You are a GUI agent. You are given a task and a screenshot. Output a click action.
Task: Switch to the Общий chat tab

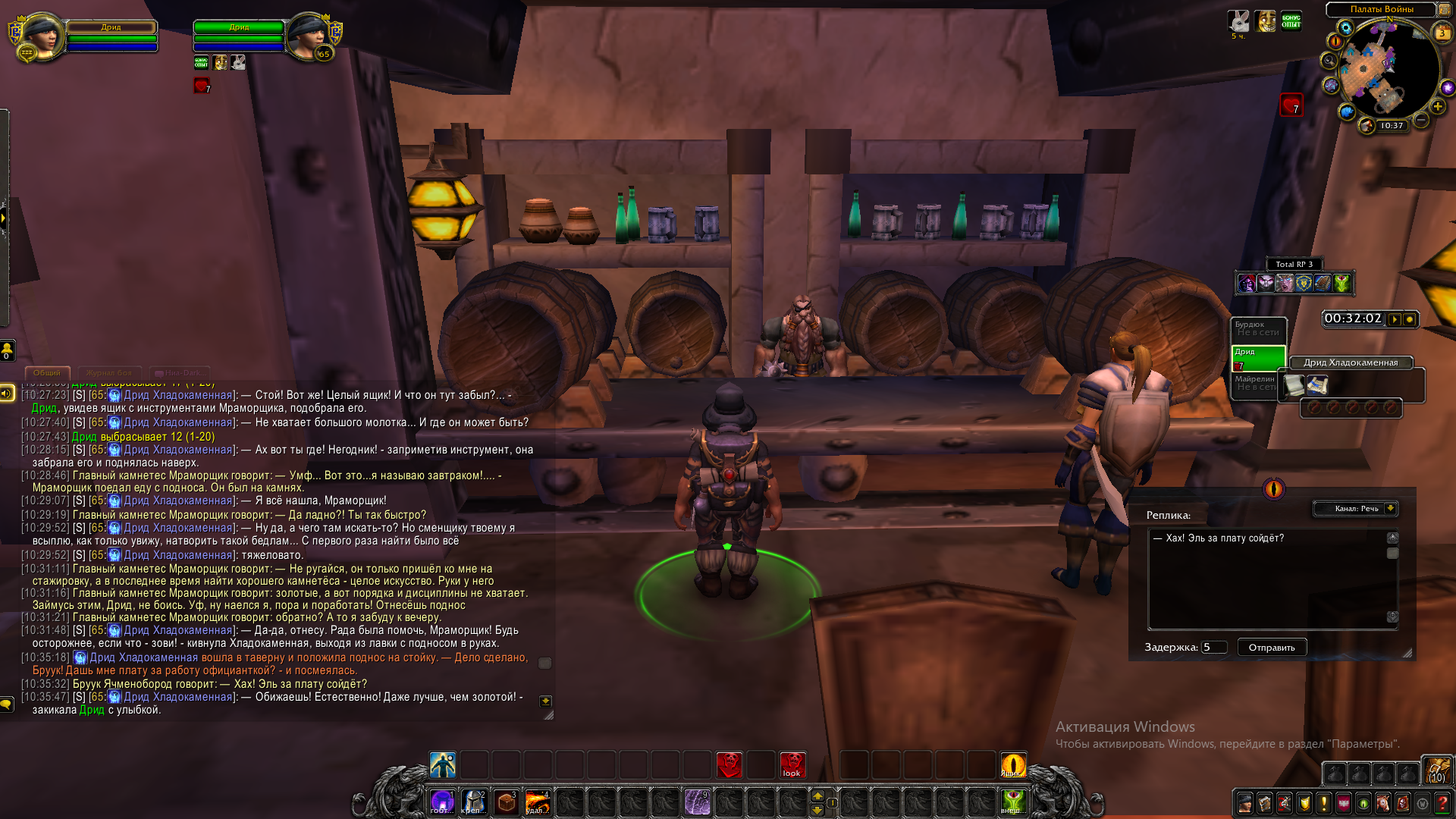click(x=47, y=373)
